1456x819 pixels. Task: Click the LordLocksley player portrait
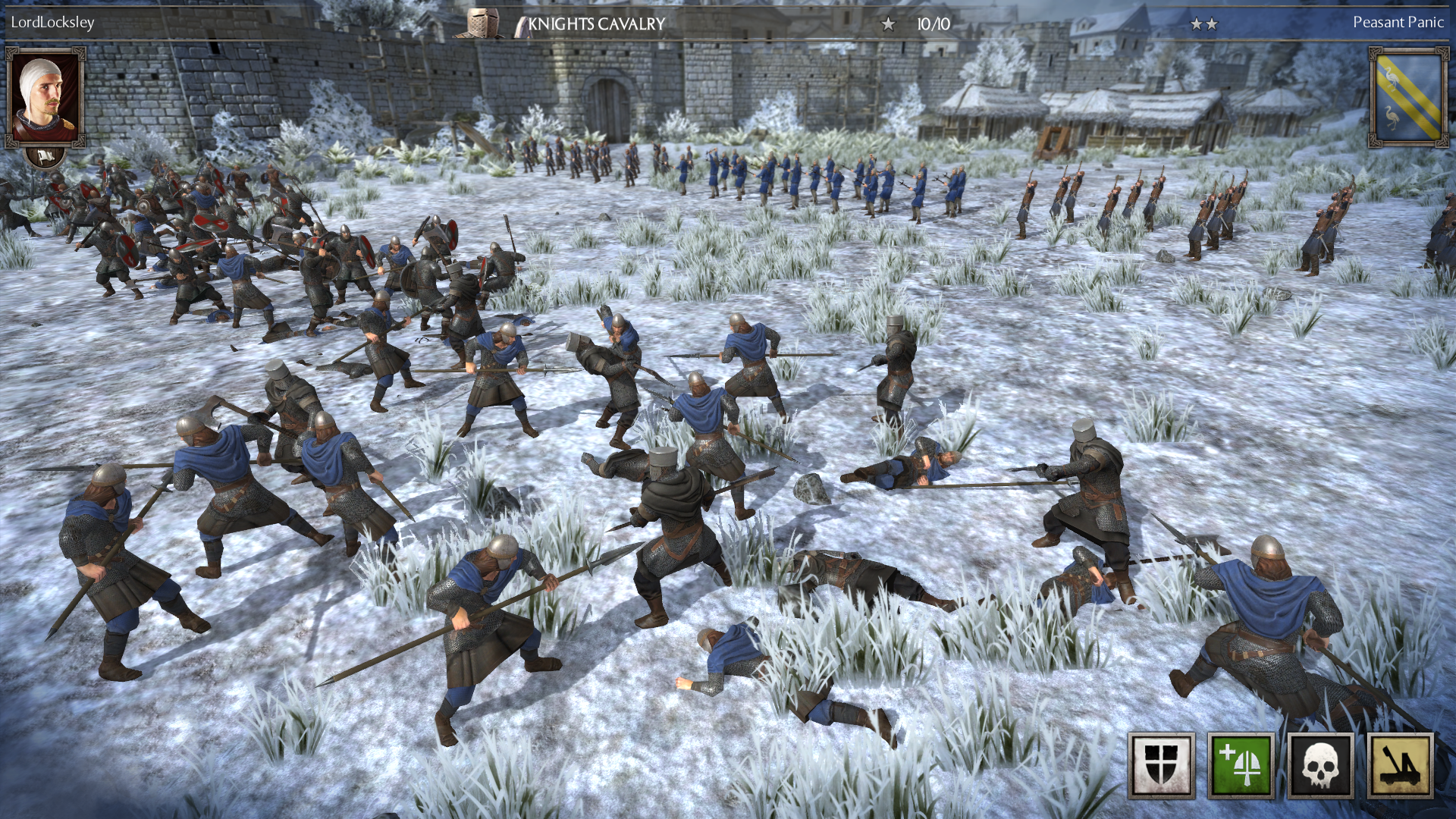point(45,97)
